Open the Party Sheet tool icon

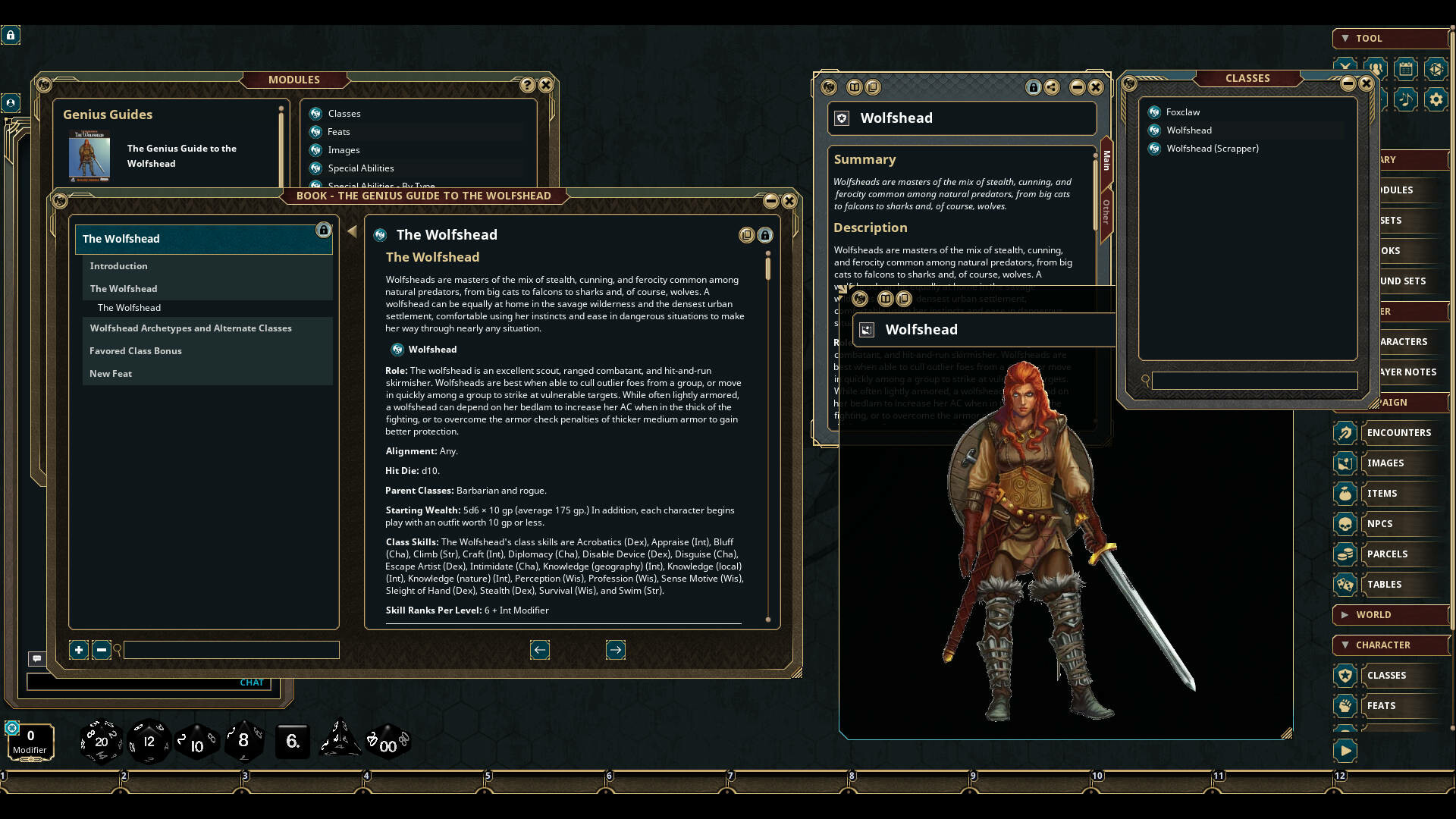1376,68
